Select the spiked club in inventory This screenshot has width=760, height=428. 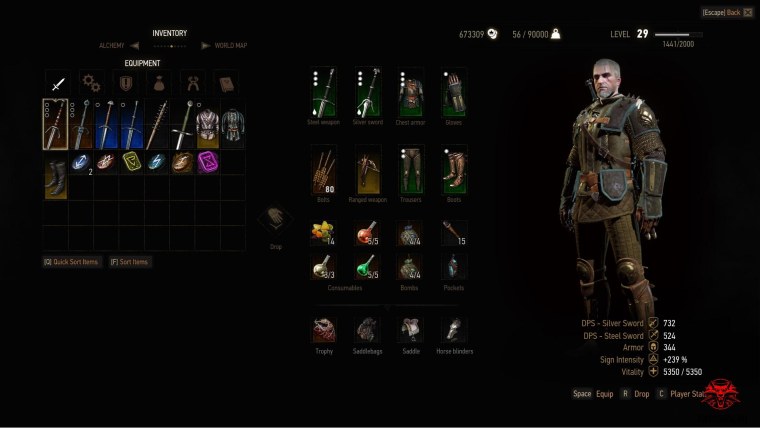[158, 124]
